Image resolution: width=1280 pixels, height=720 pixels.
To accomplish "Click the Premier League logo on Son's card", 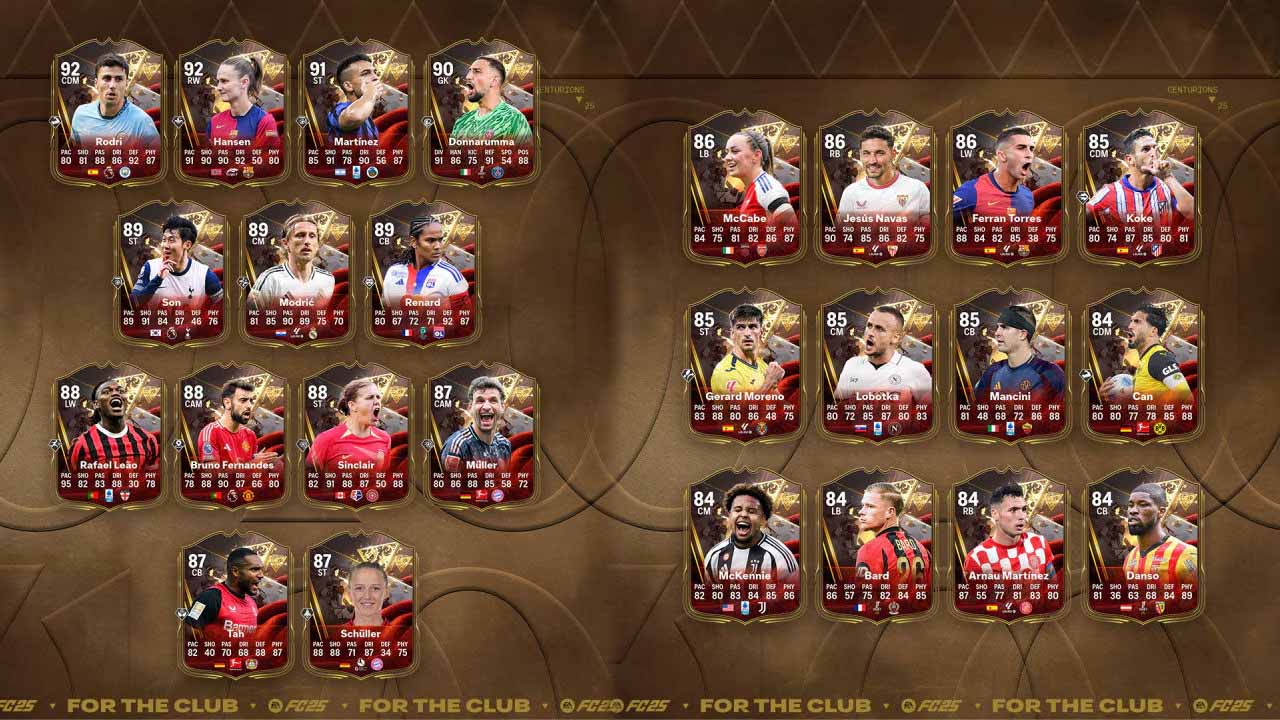I will click(x=170, y=333).
